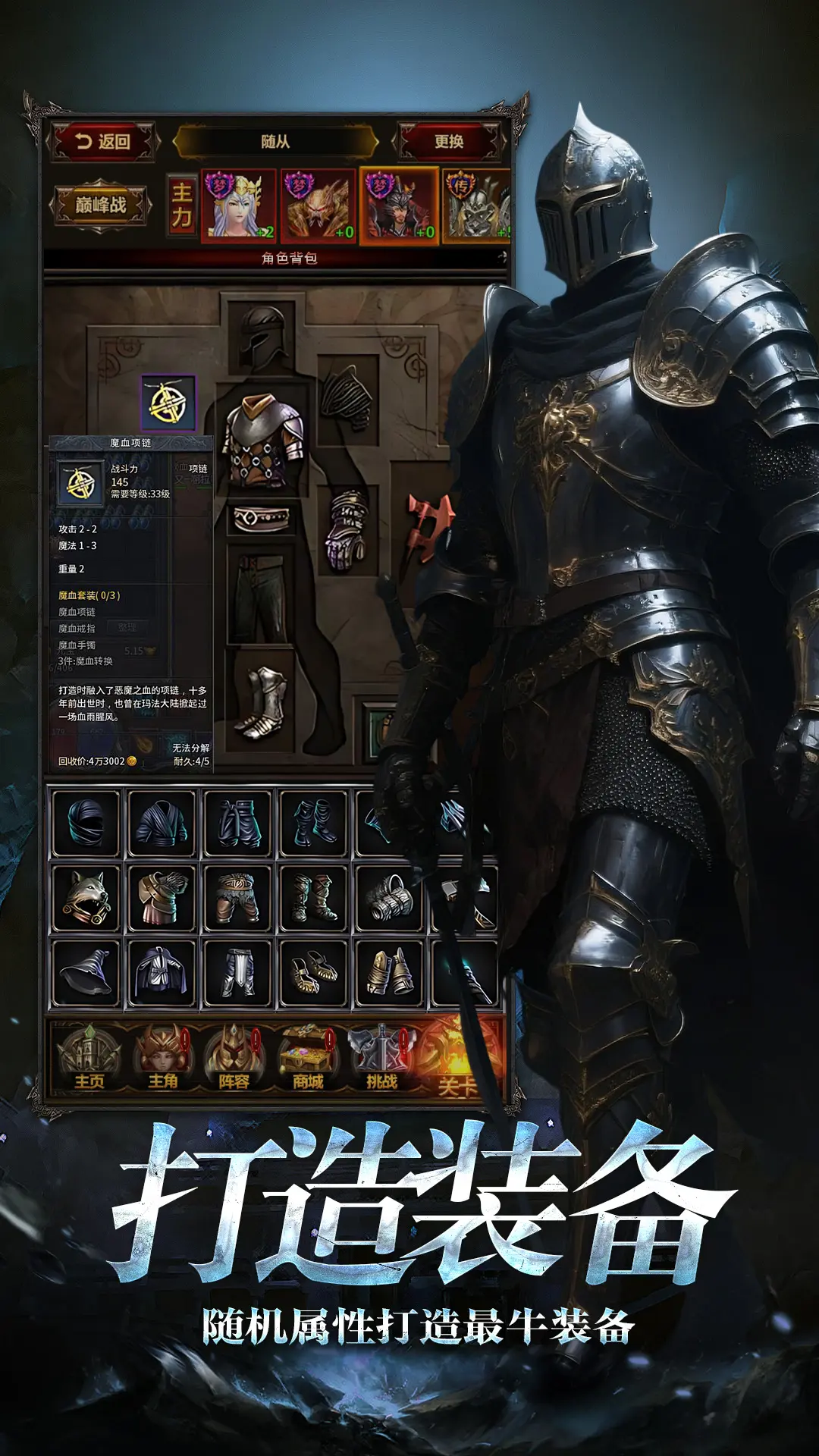
Task: Select the highlighted dark warrior follower portrait
Action: [399, 206]
